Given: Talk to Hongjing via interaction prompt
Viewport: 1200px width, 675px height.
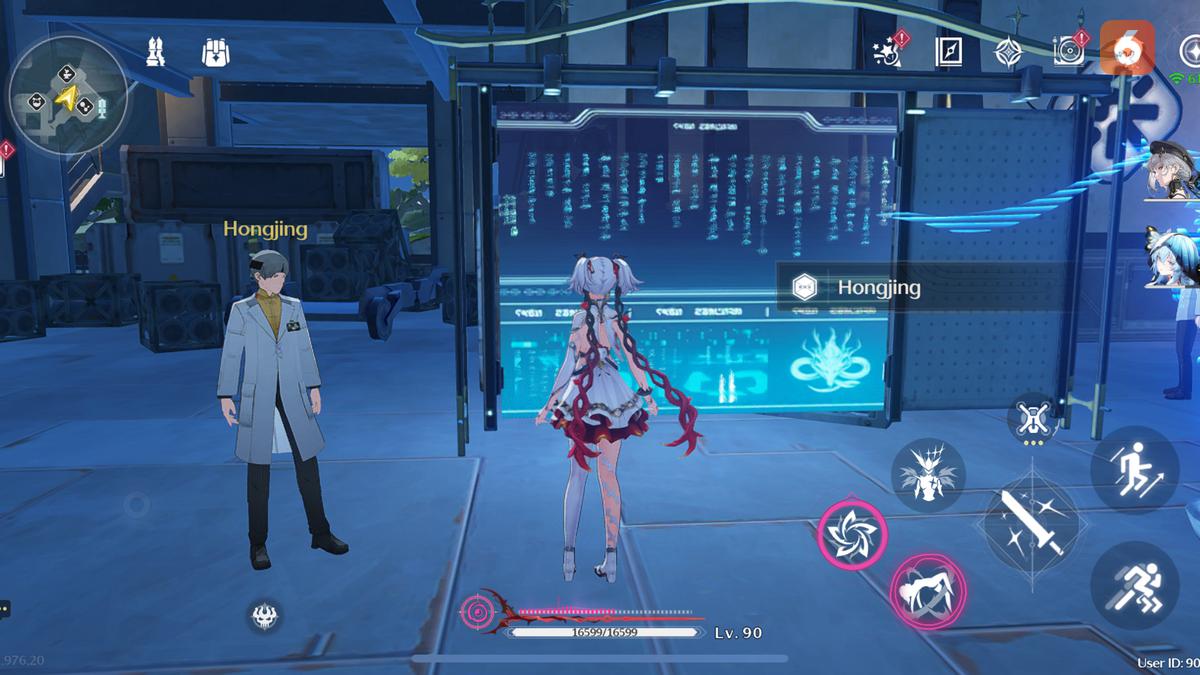Looking at the screenshot, I should click(920, 288).
